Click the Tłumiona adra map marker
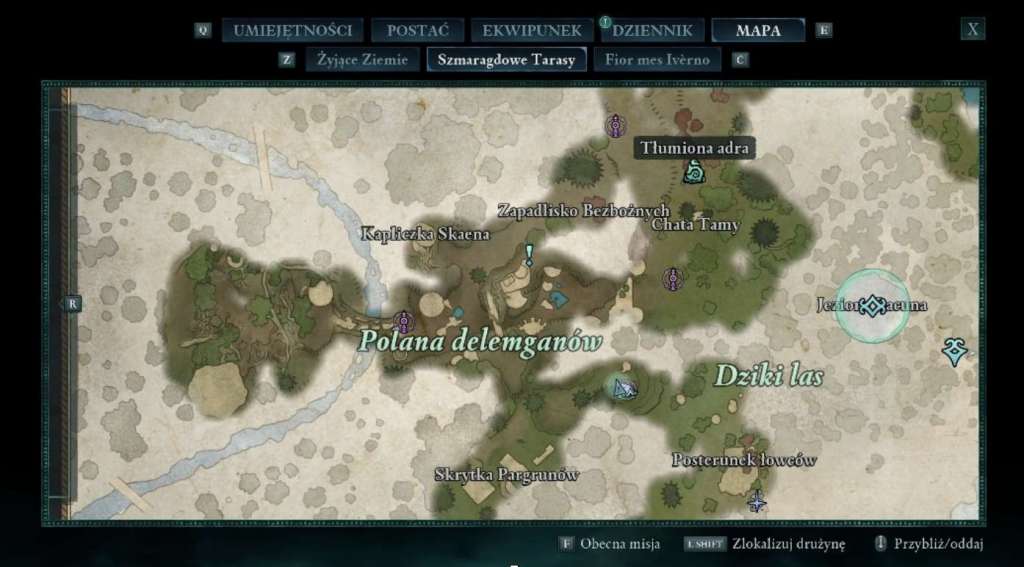This screenshot has width=1024, height=567. pos(693,174)
